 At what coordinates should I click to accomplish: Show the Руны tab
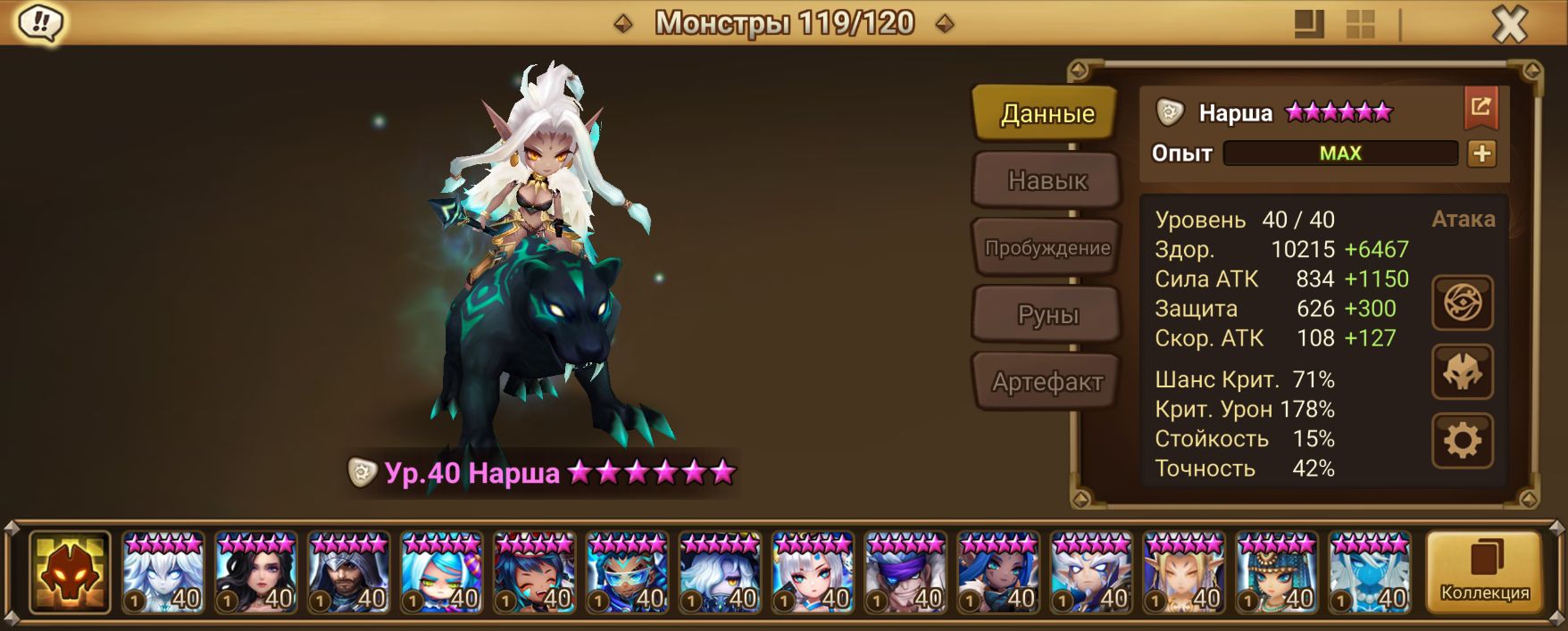point(1047,314)
